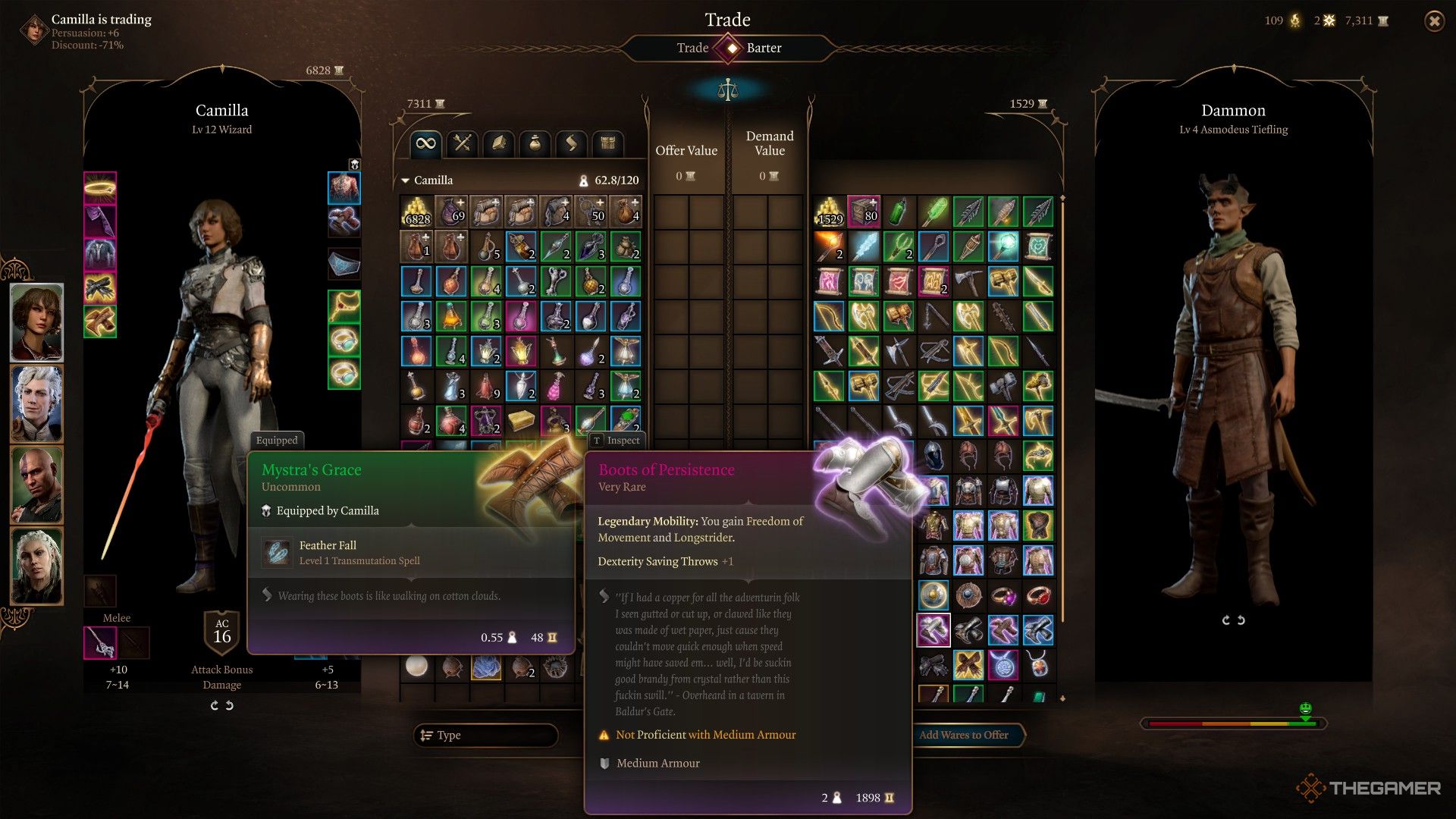
Task: Select the all-items infinity filter tab
Action: [x=426, y=143]
